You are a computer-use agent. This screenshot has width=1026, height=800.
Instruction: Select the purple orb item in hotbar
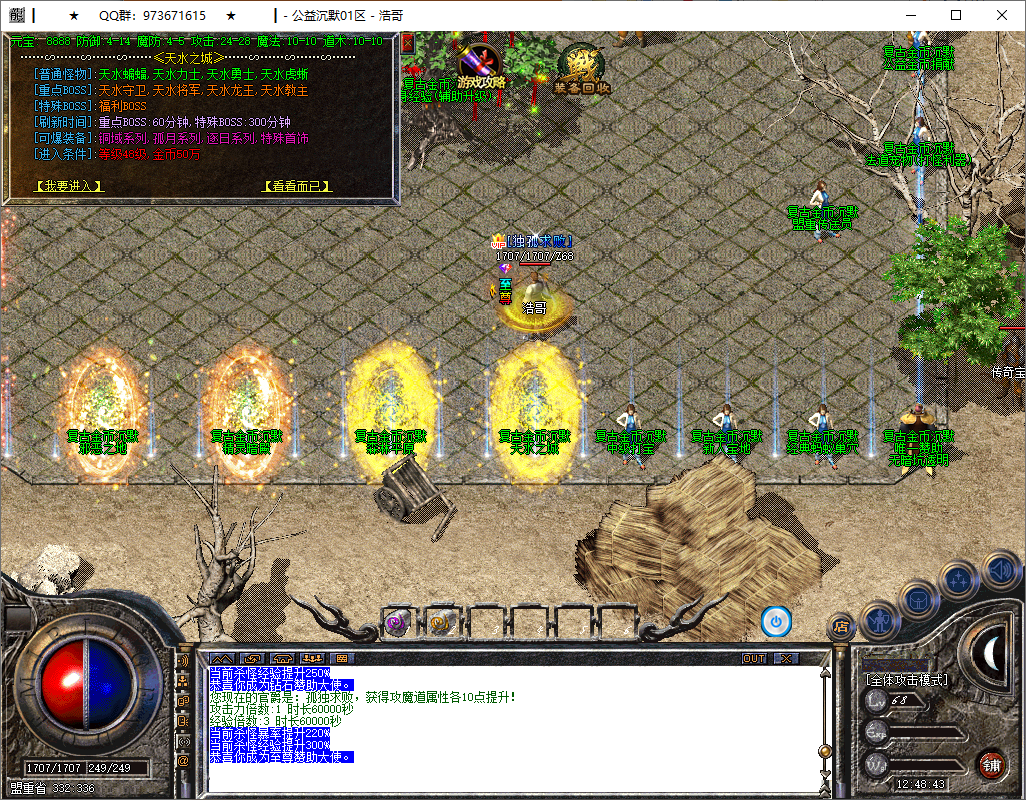(x=396, y=623)
